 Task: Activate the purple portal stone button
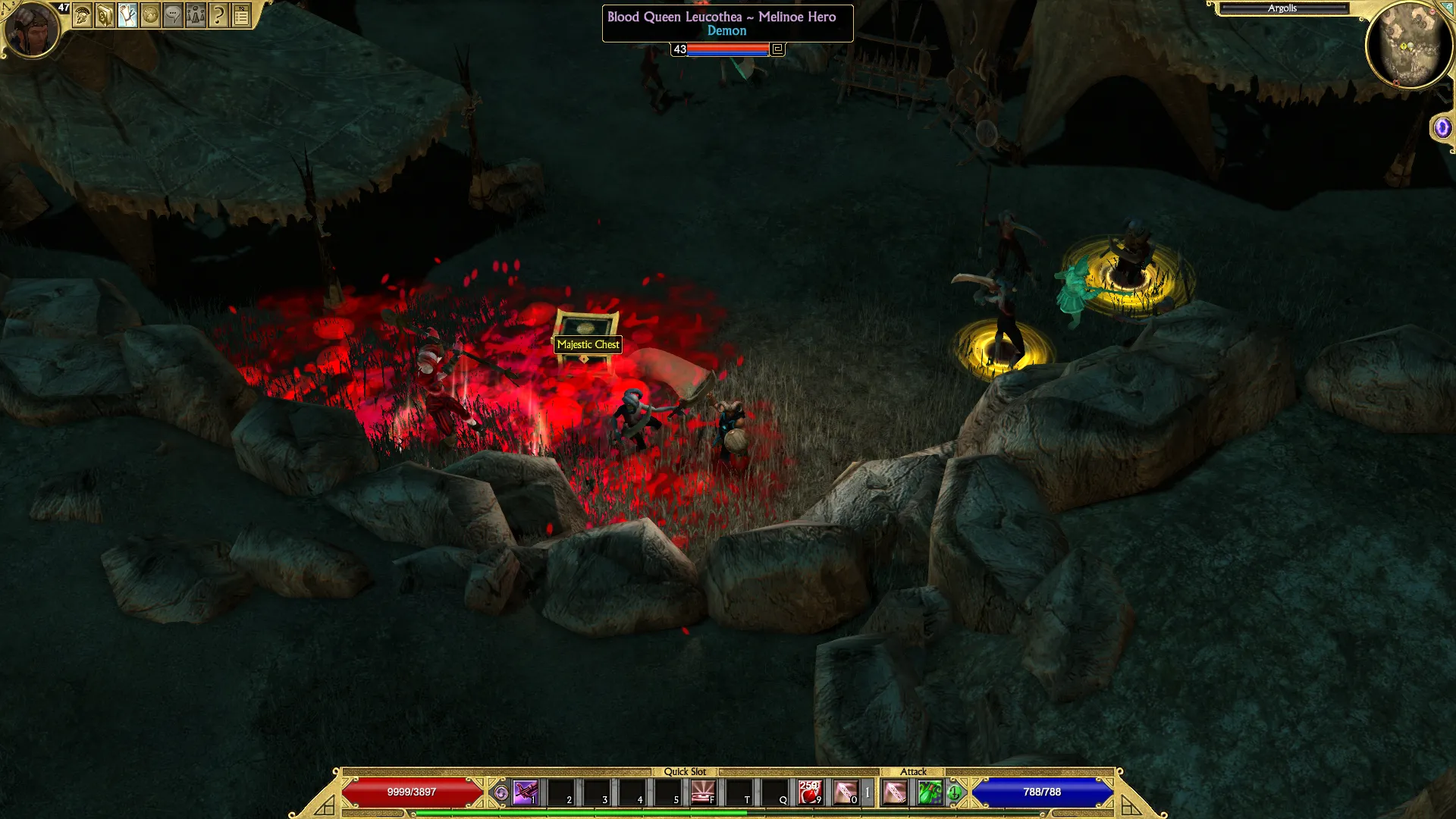[x=1442, y=128]
